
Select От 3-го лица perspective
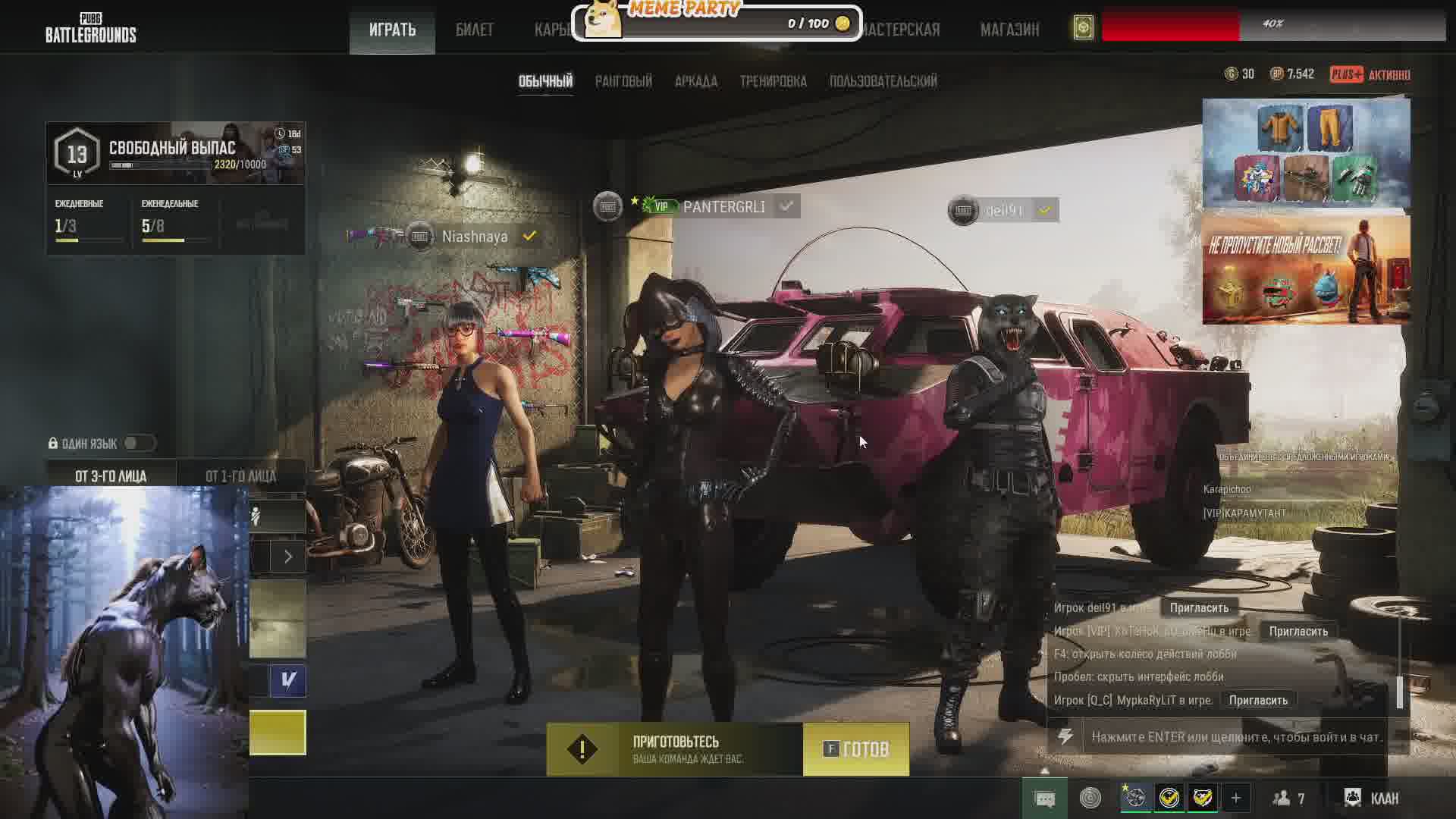tap(111, 476)
